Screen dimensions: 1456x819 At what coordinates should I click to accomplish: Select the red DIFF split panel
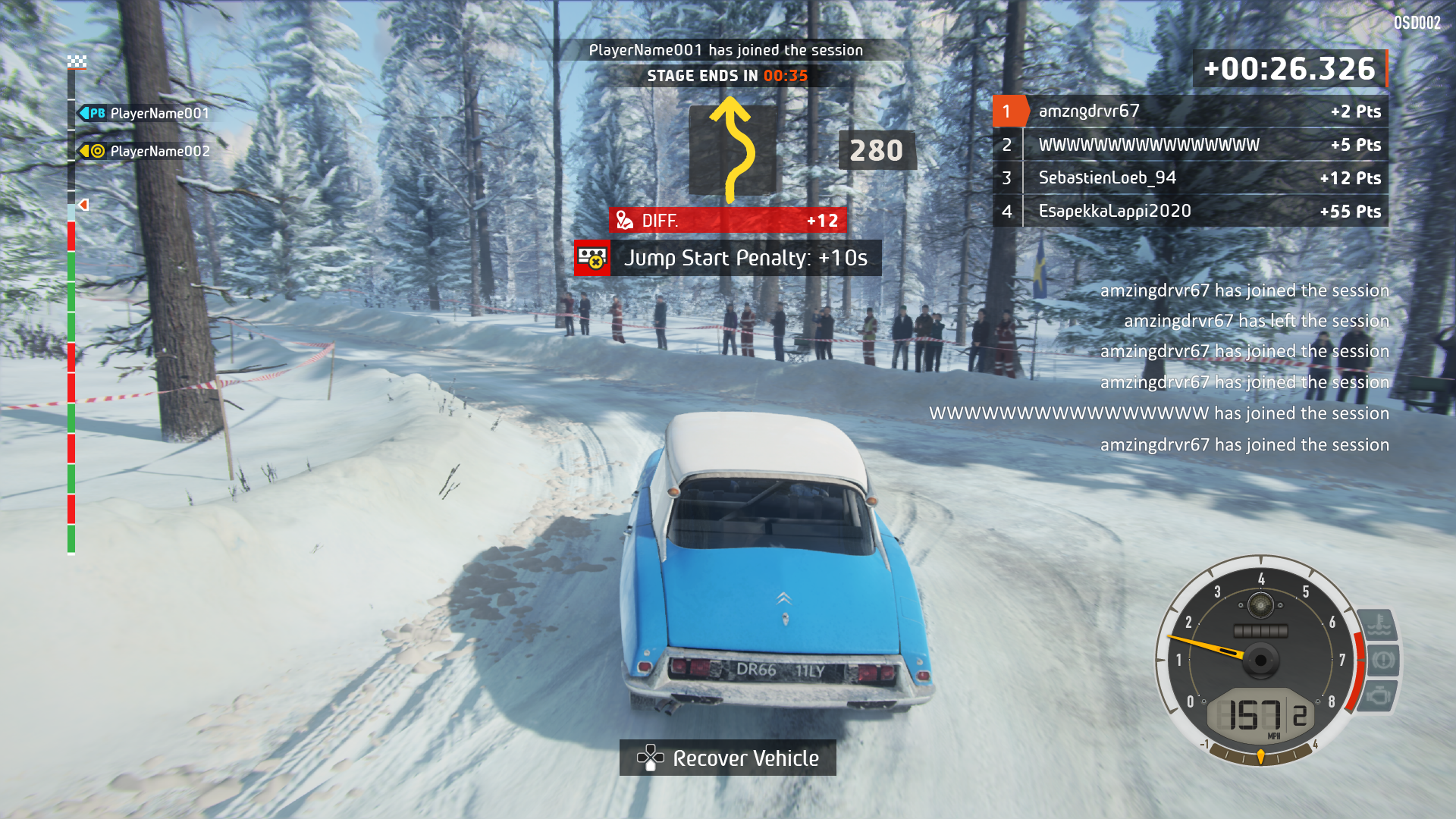(728, 221)
